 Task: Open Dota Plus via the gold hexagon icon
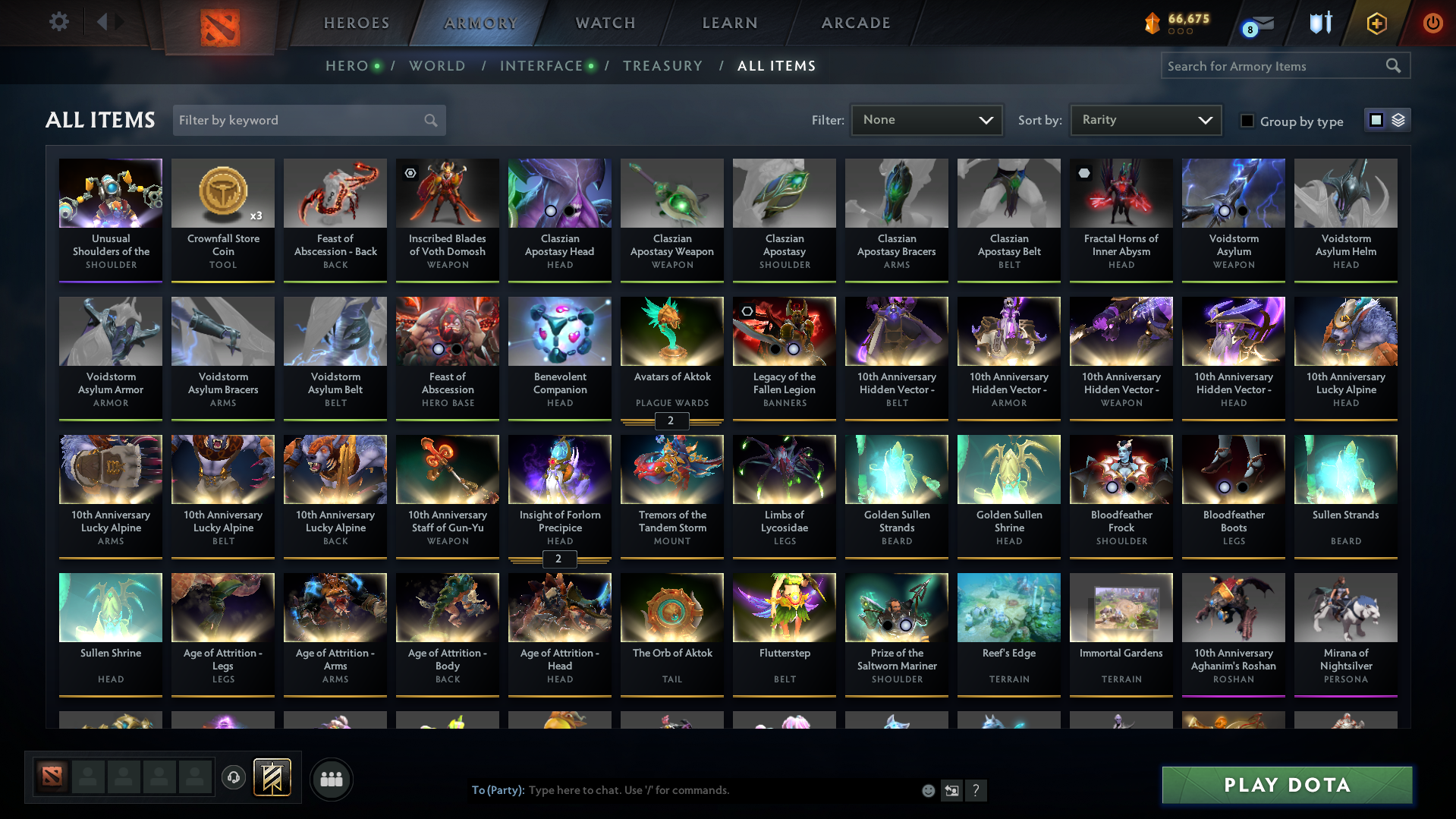point(1376,23)
